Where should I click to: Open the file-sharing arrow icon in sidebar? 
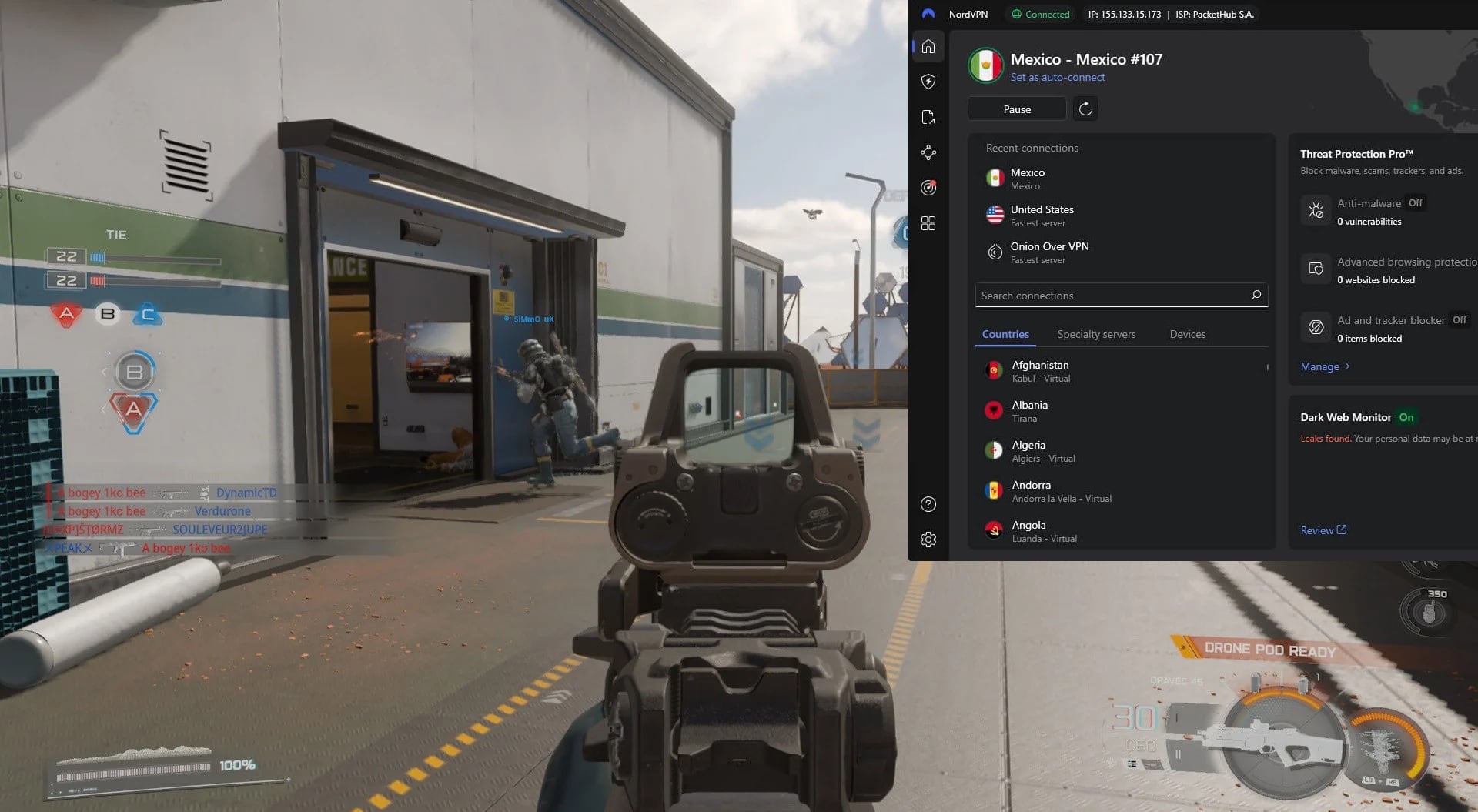tap(928, 117)
